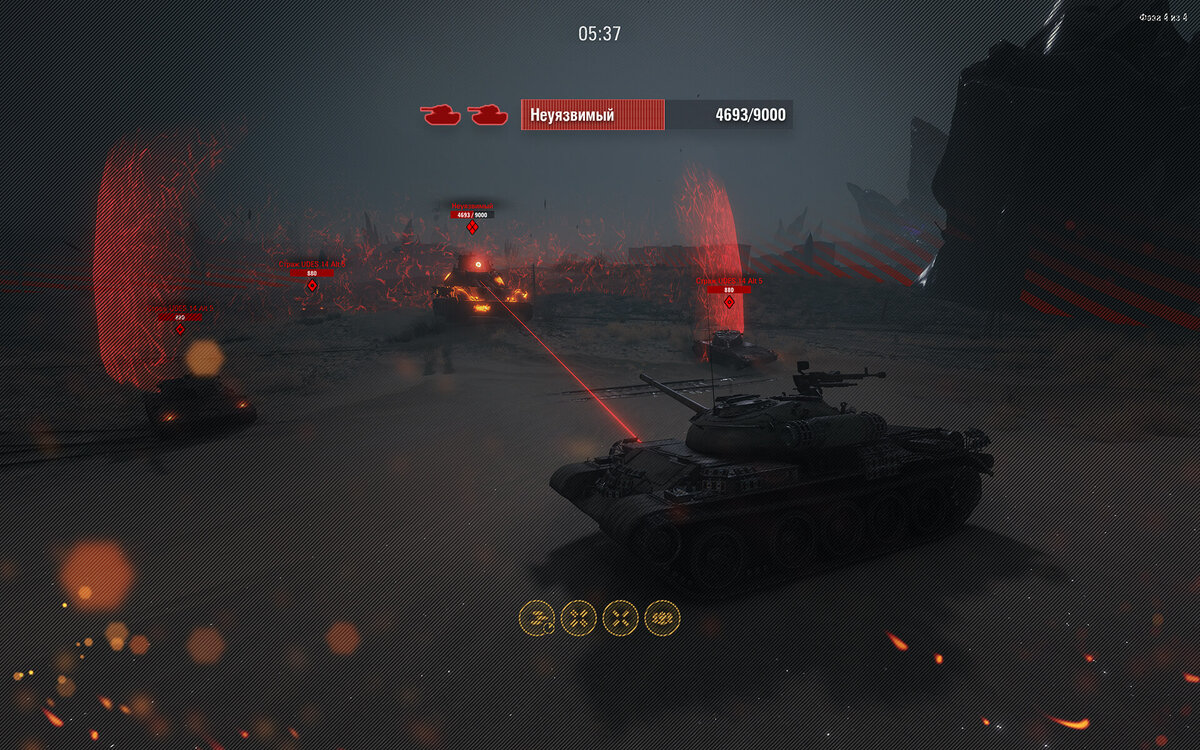The height and width of the screenshot is (750, 1200).
Task: Activate the ability icon with the small circle badge
Action: (x=537, y=618)
